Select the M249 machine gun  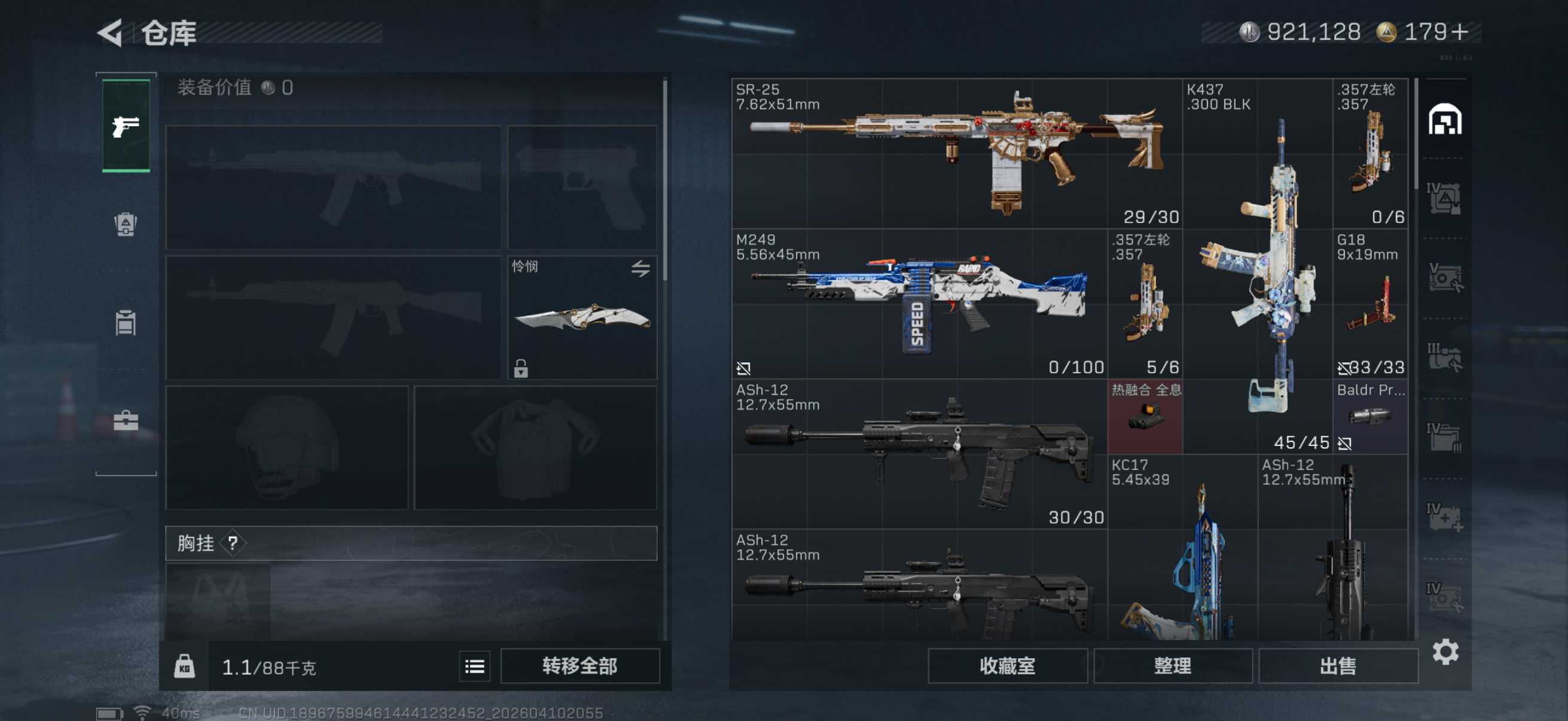coord(919,304)
